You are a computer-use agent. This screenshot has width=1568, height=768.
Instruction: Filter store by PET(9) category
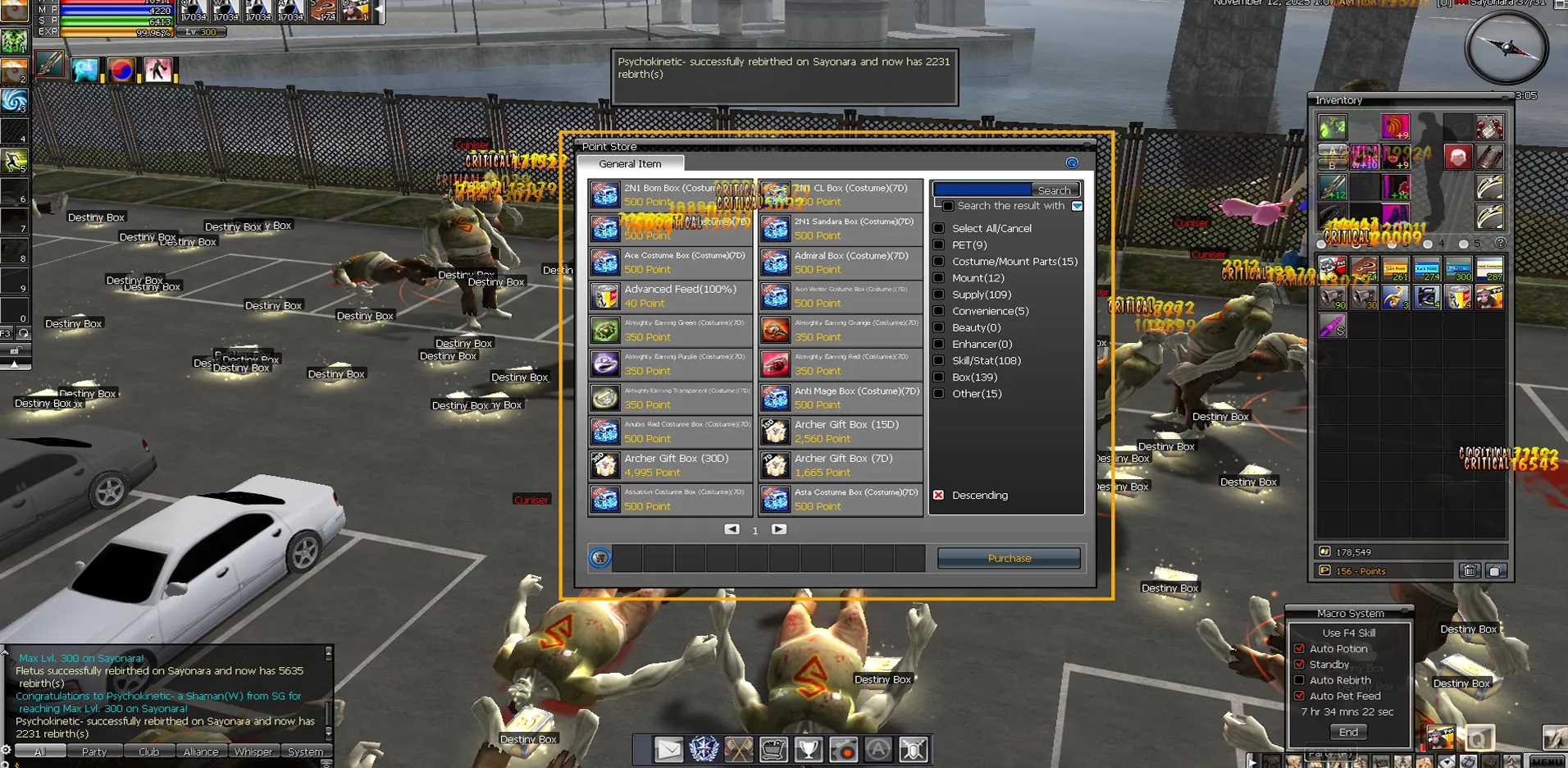pos(939,245)
